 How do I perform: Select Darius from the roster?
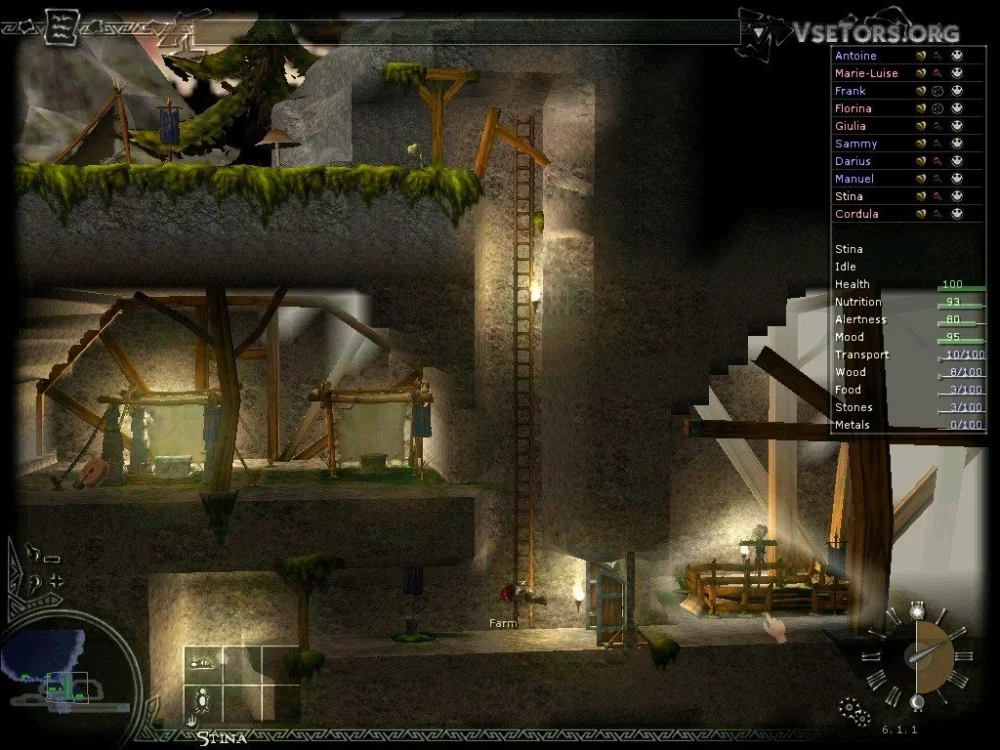pyautogui.click(x=852, y=161)
